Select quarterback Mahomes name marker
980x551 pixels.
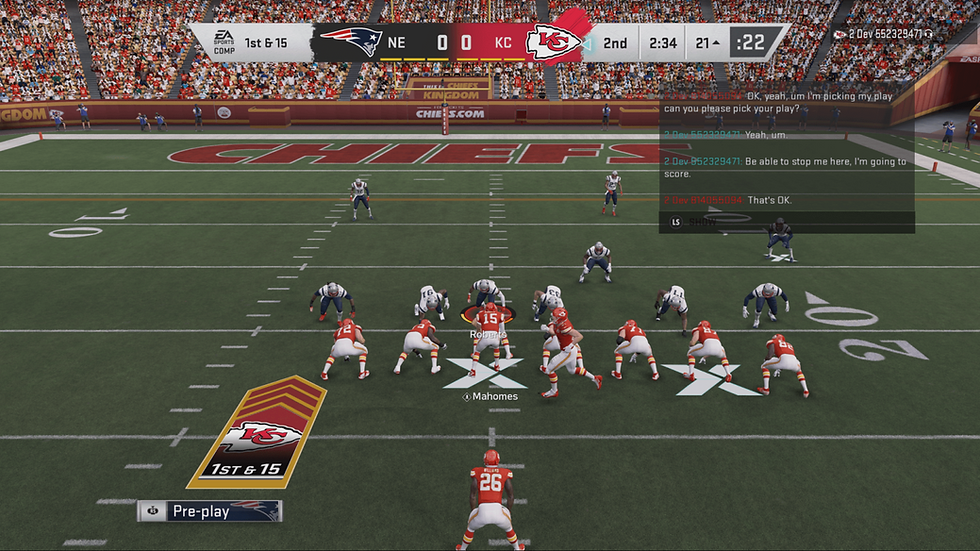(x=490, y=397)
